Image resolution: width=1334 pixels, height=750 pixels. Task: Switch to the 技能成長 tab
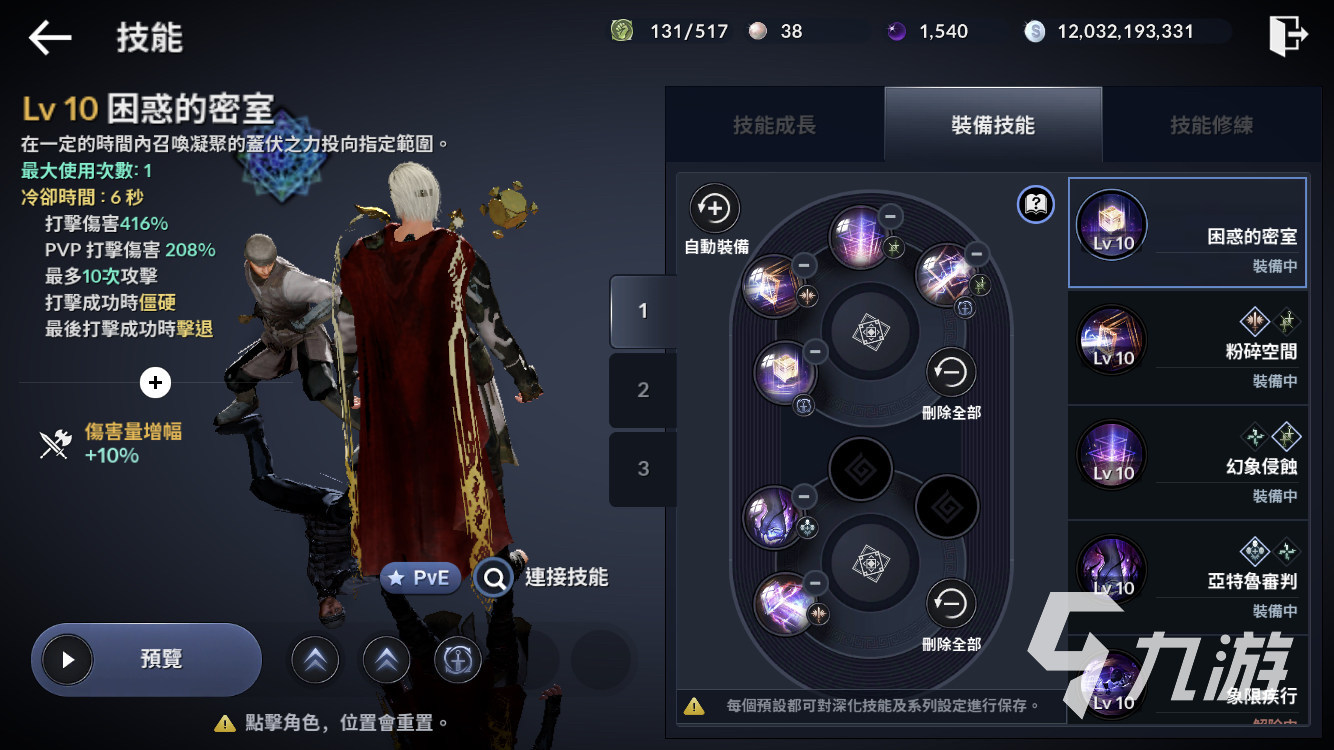[773, 124]
